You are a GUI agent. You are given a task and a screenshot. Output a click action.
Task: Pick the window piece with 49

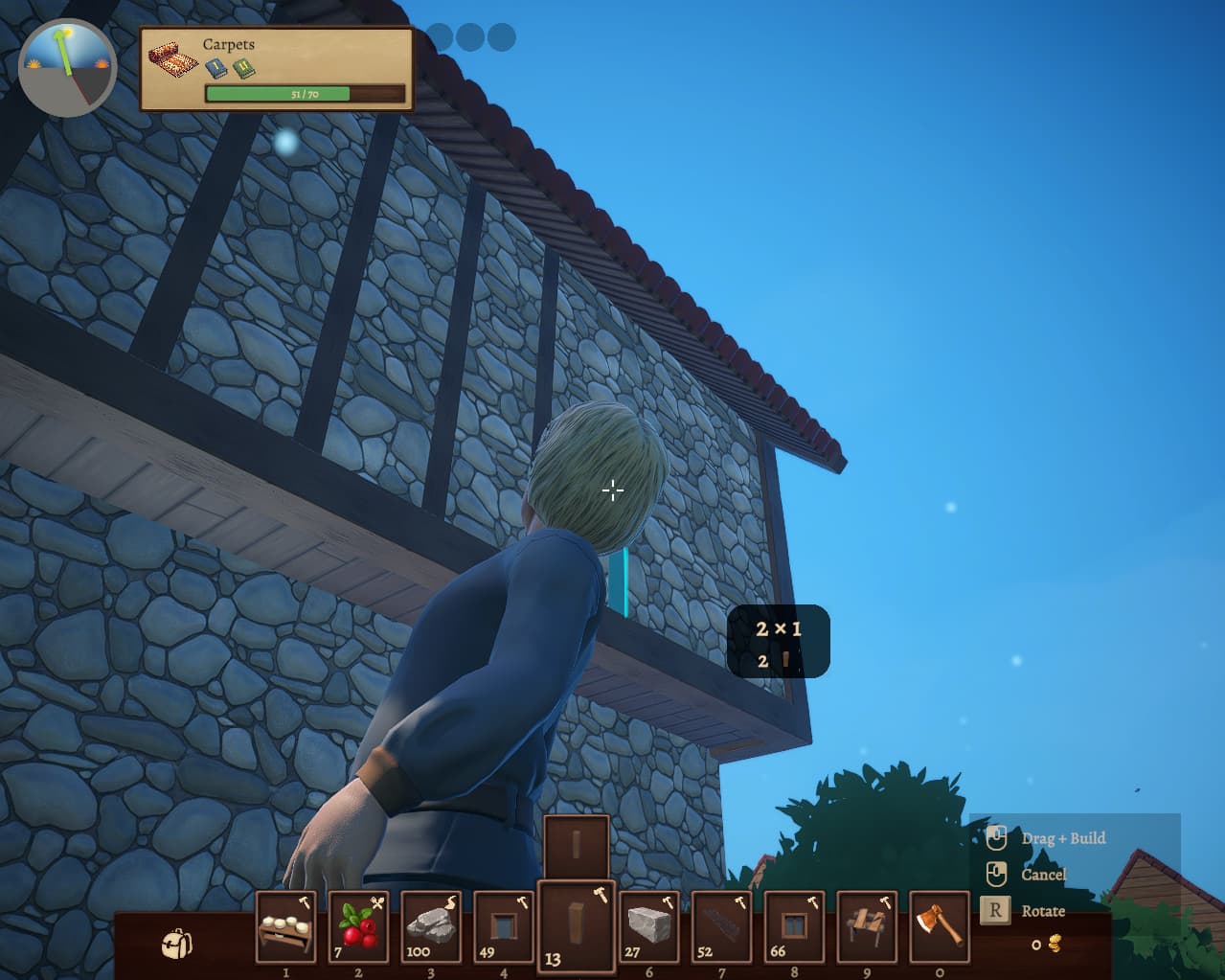pyautogui.click(x=504, y=926)
